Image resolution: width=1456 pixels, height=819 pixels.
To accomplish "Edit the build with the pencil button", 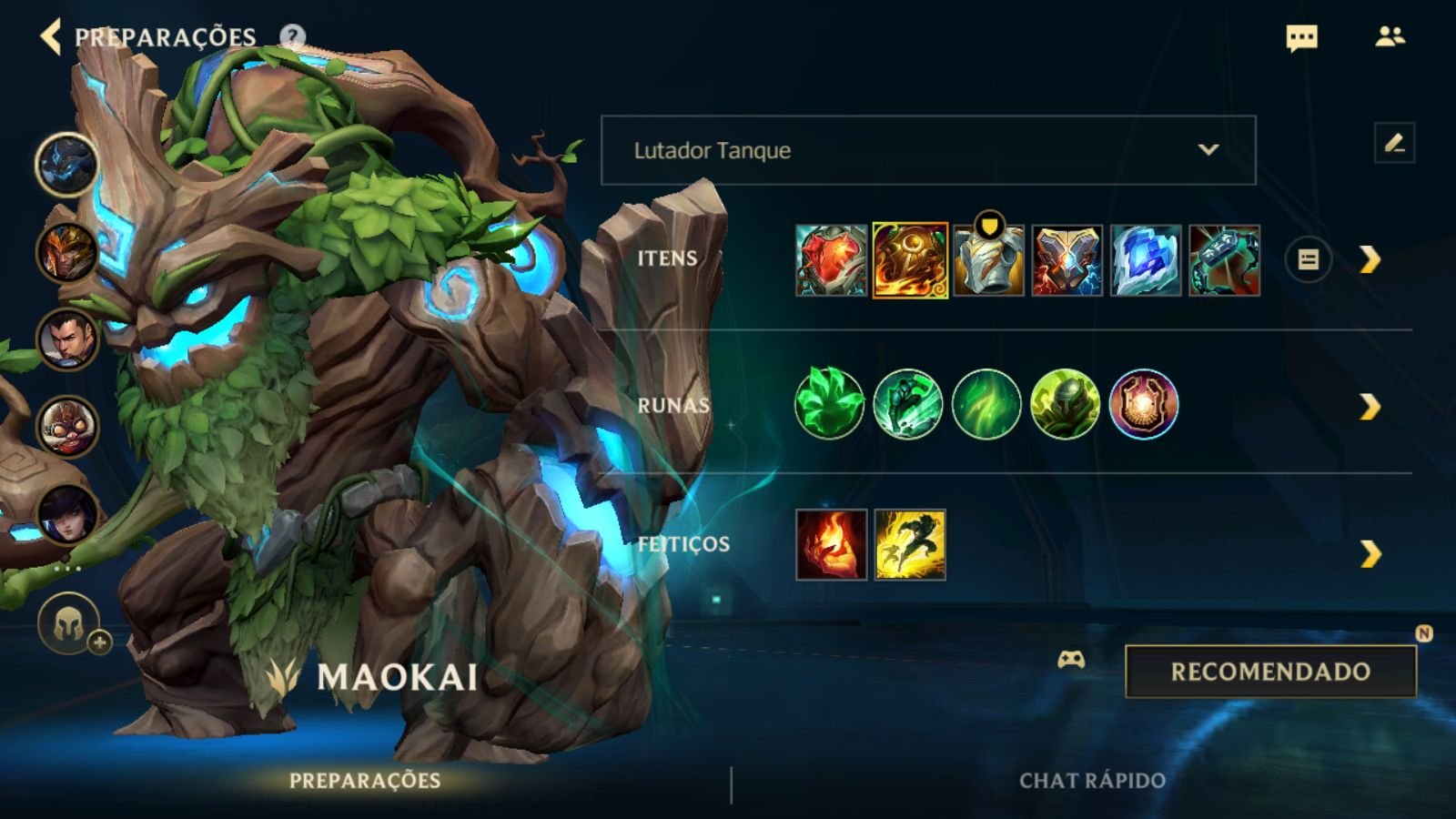I will coord(1394,143).
